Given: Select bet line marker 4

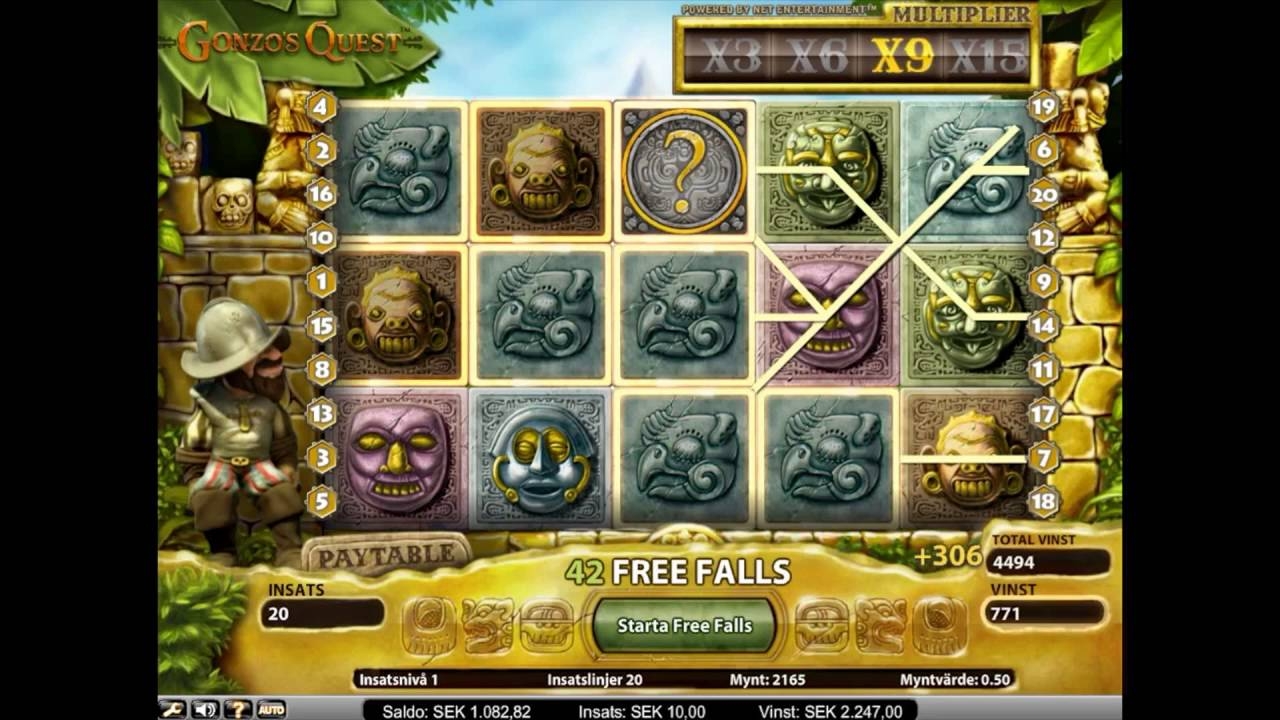Looking at the screenshot, I should 321,105.
